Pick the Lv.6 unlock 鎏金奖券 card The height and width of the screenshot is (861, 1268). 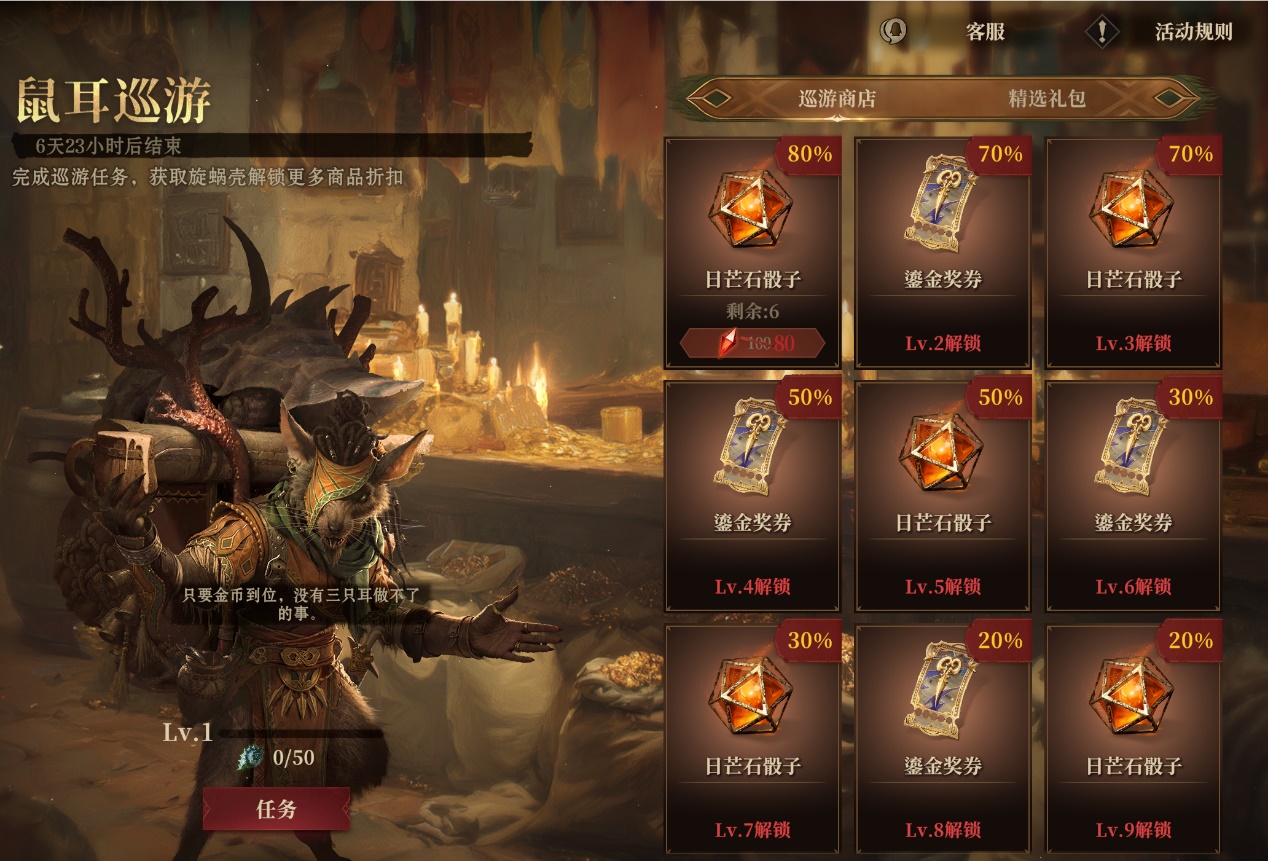click(x=1133, y=495)
